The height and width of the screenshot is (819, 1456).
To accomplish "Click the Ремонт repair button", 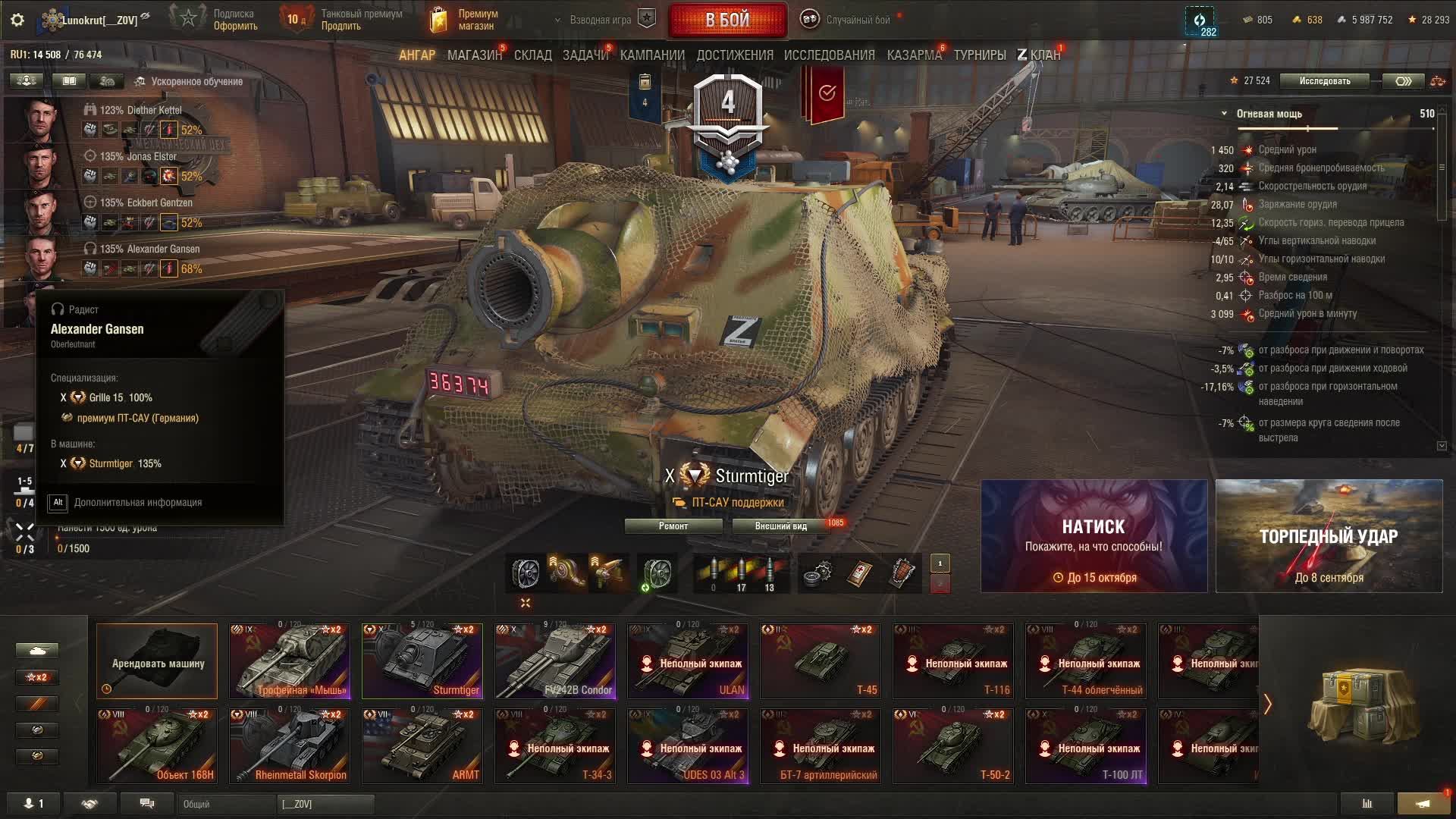I will (x=673, y=526).
